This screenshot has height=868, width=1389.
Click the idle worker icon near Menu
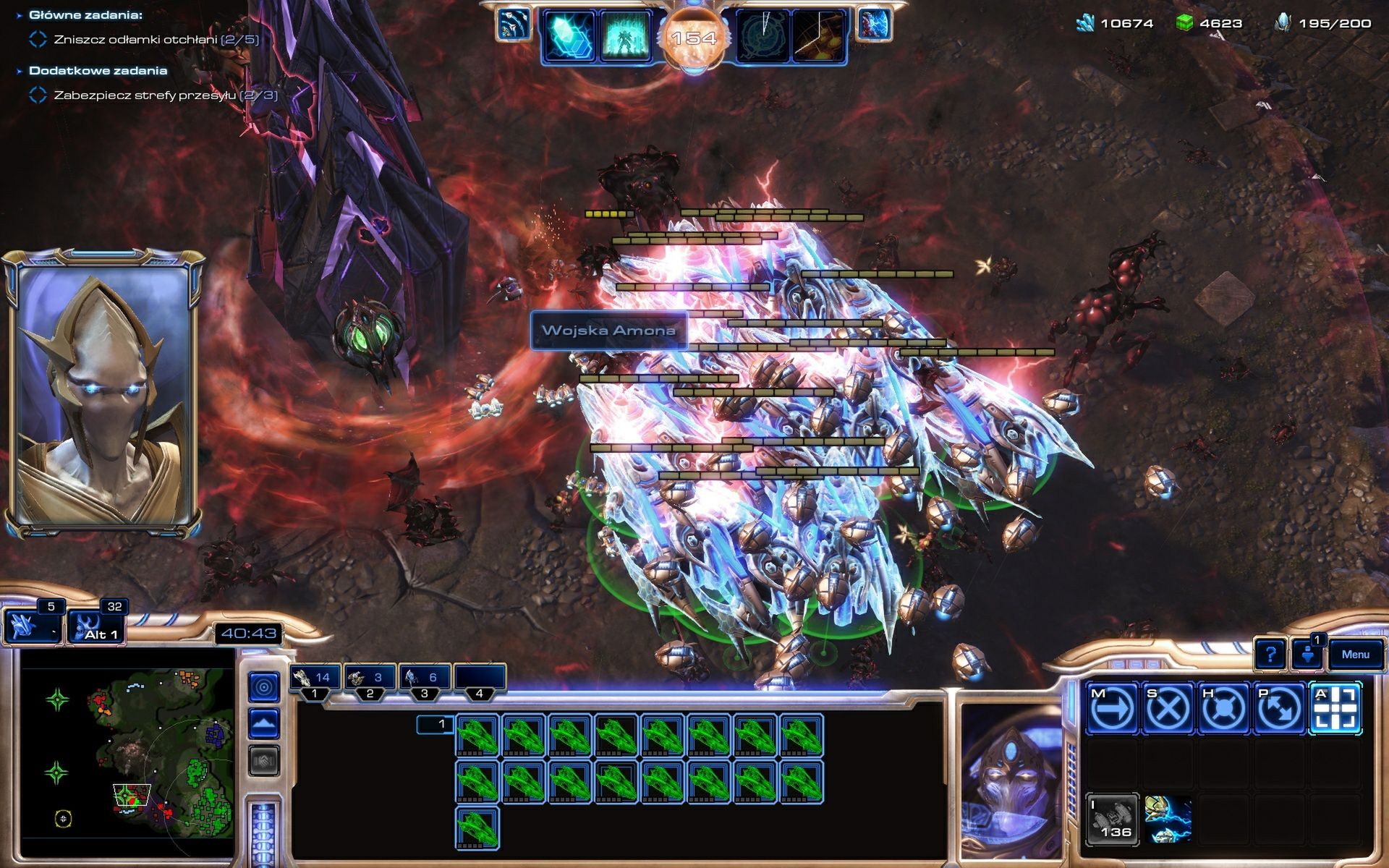[1307, 656]
